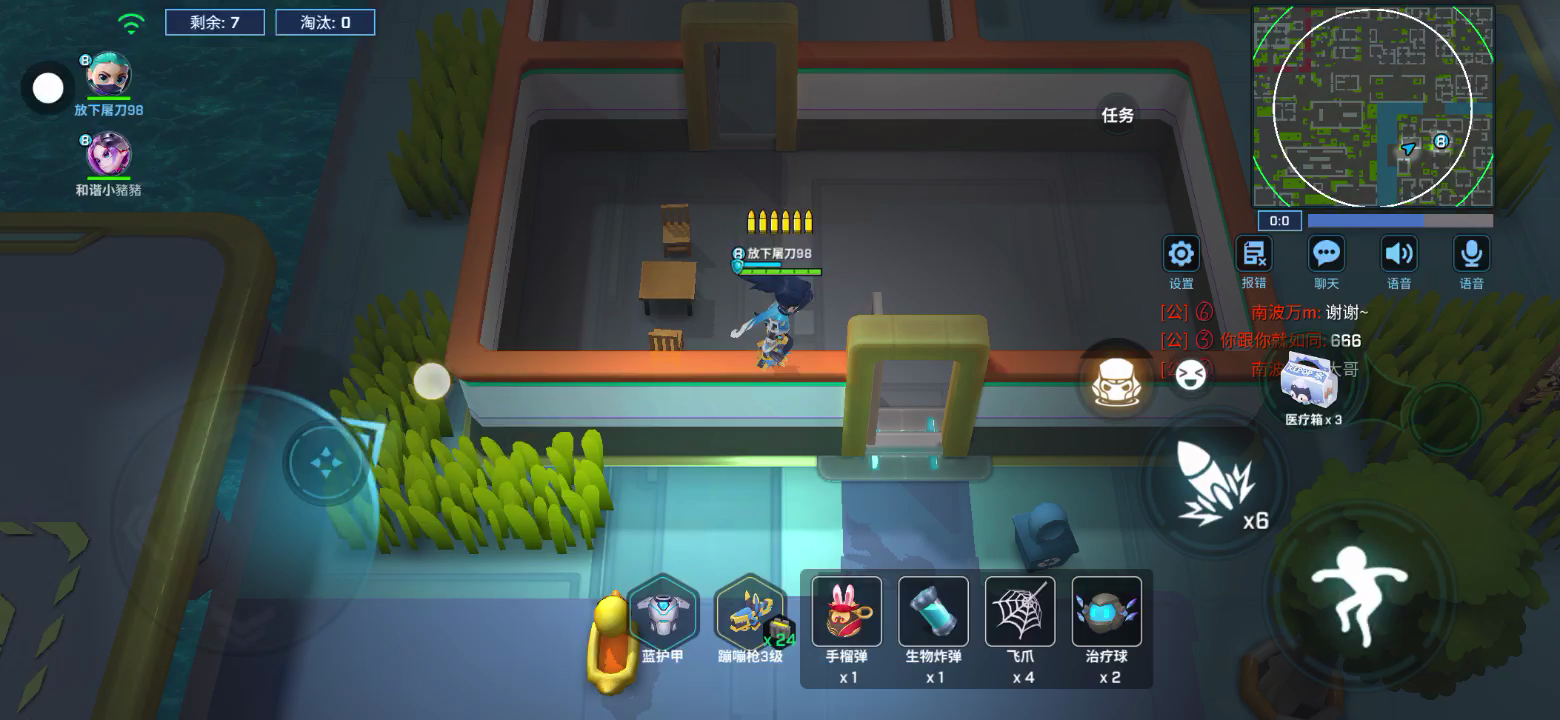Fire the rocket attack button
1560x720 pixels.
[x=1214, y=486]
